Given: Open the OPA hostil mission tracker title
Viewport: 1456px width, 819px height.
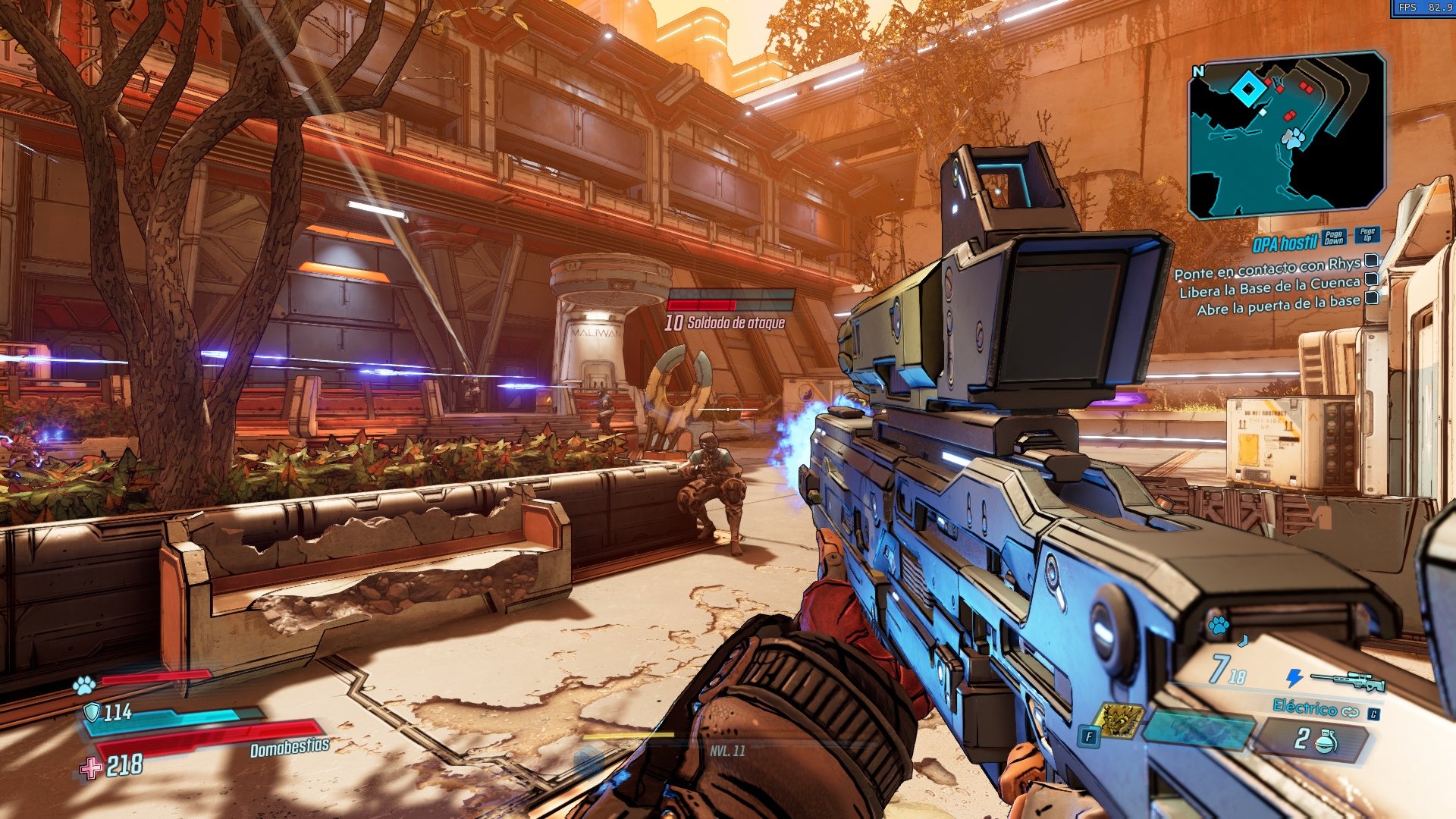Looking at the screenshot, I should (x=1284, y=244).
